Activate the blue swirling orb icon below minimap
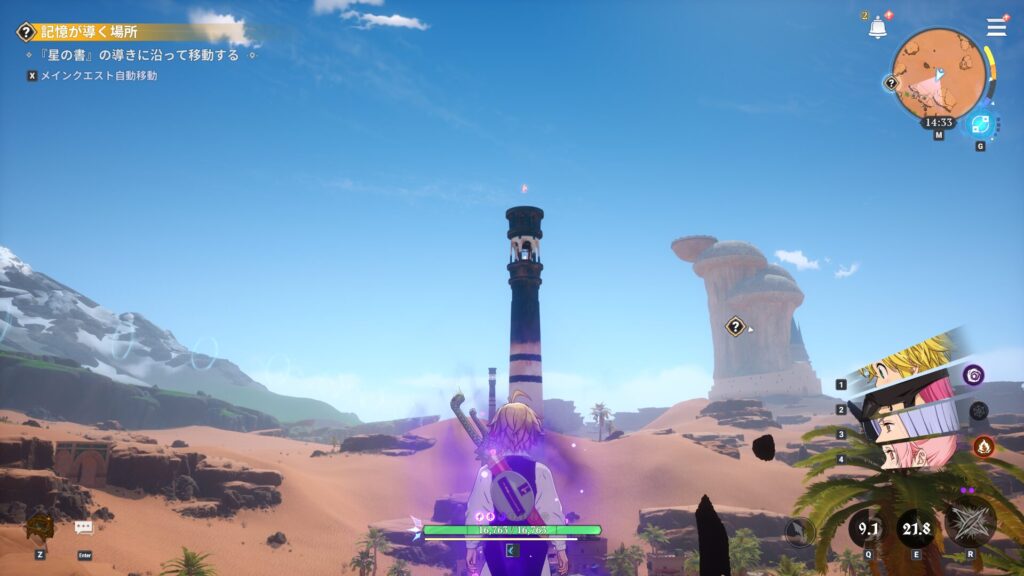Image resolution: width=1024 pixels, height=576 pixels. coord(980,124)
